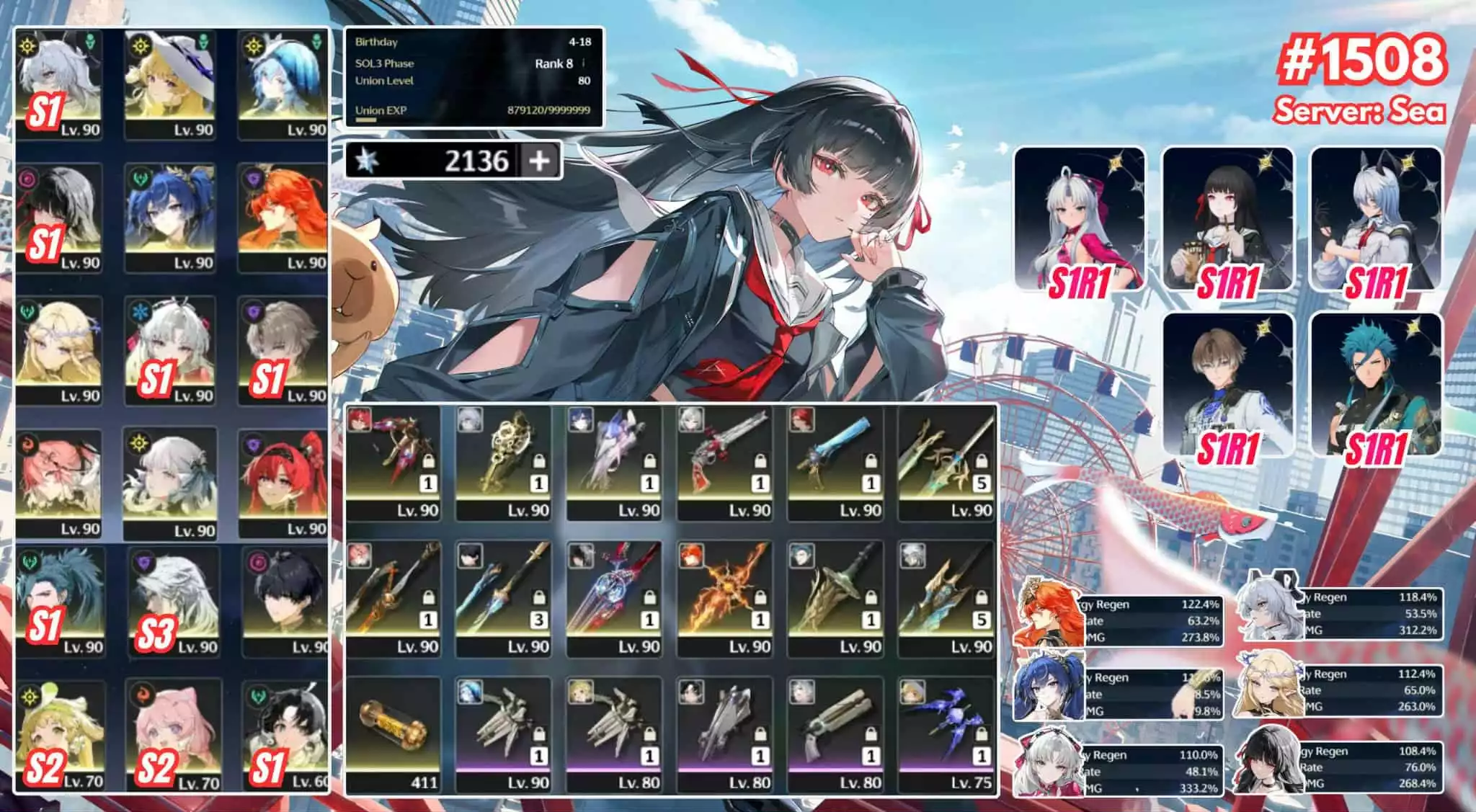Pick the purple rectifier weapon at Lv.75
The width and height of the screenshot is (1476, 812).
point(947,735)
